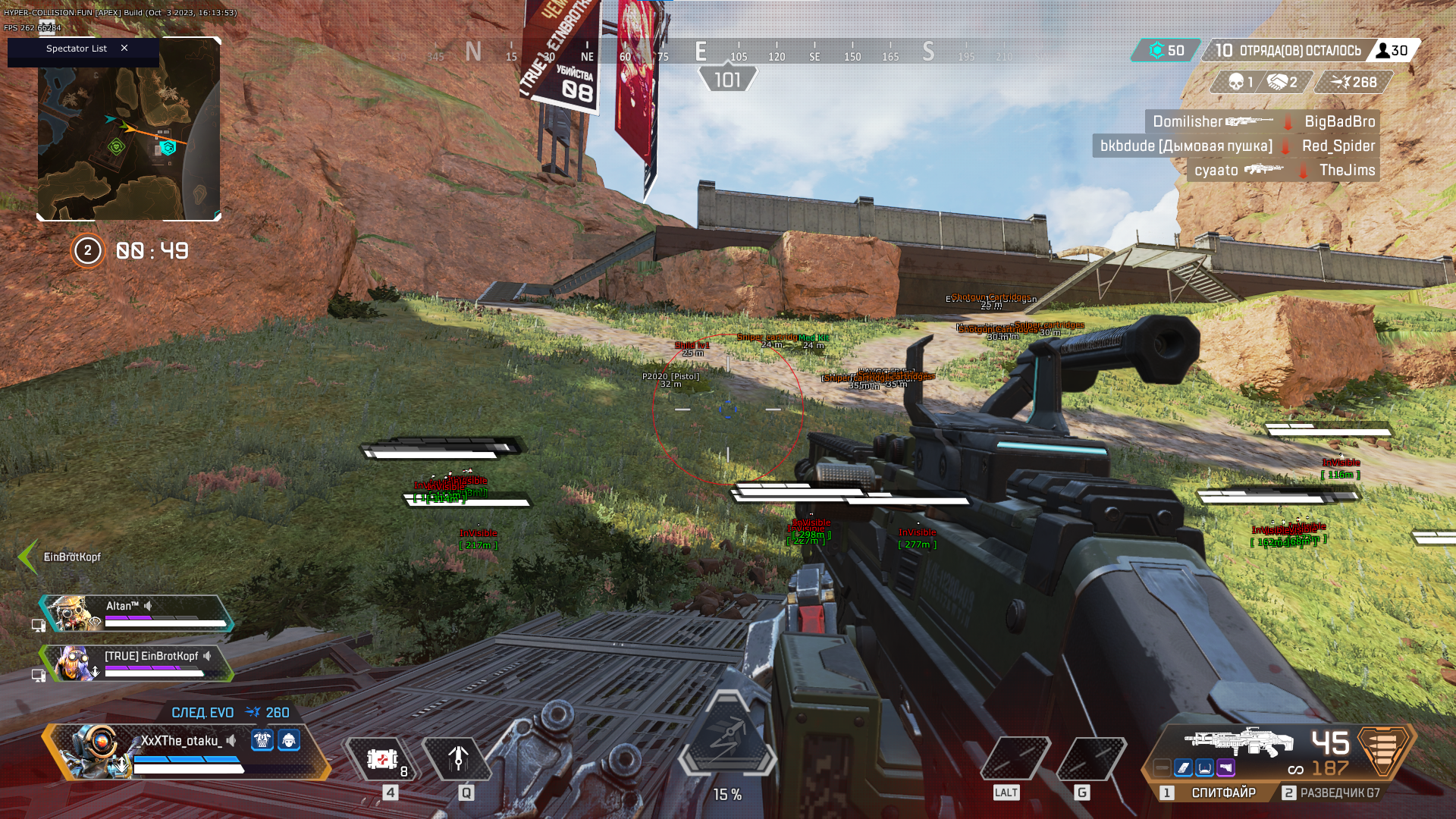Switch to the Спитфайр weapon slot

[x=1222, y=792]
